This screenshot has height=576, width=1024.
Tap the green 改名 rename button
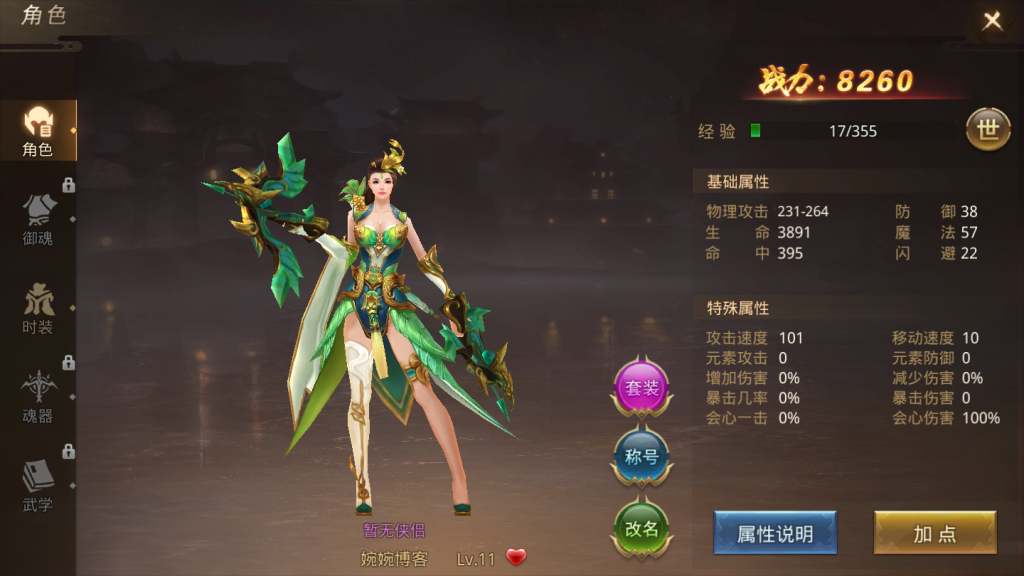[641, 529]
